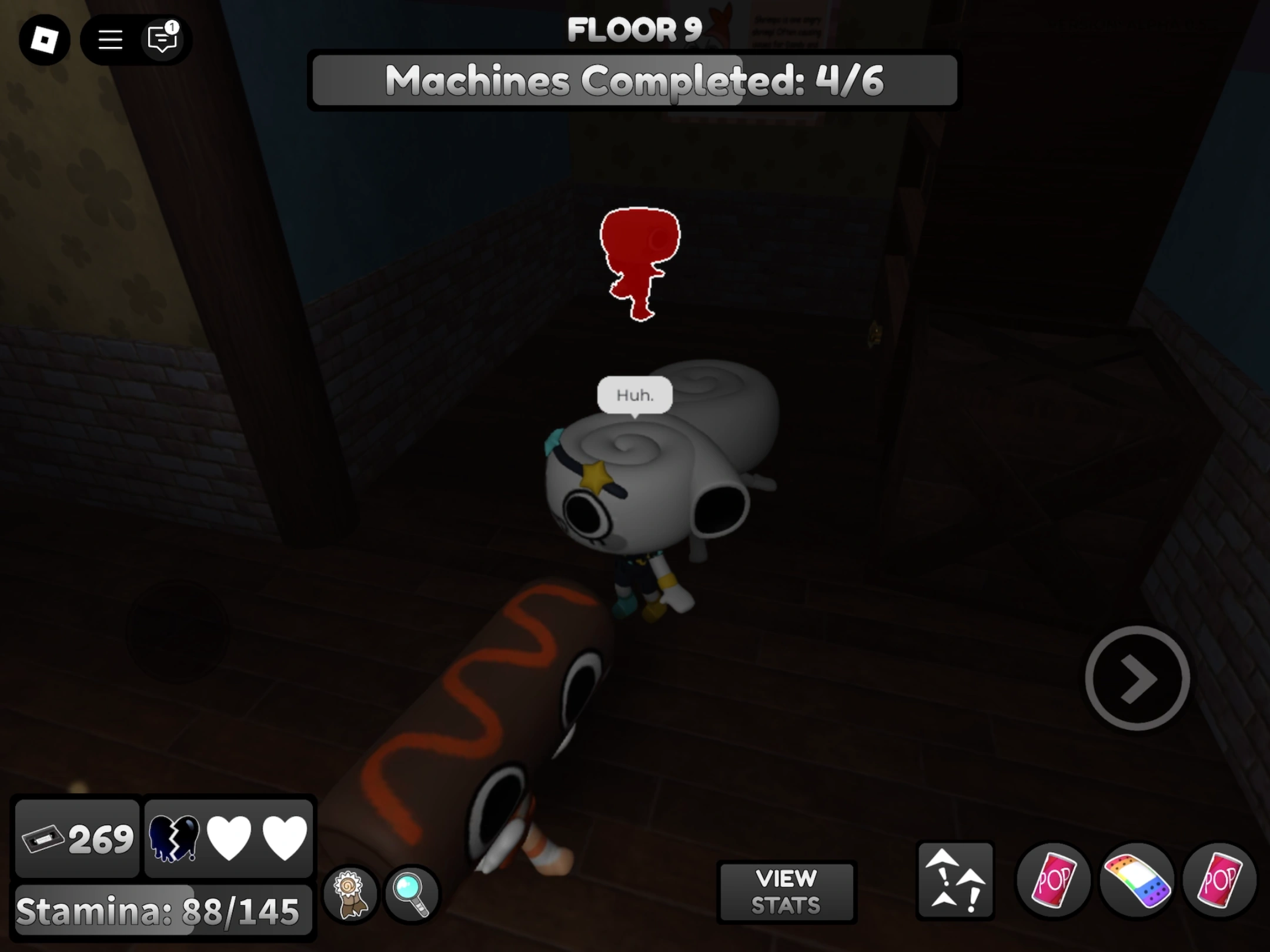The image size is (1270, 952).
Task: Open the emote gestures panel
Action: [x=955, y=879]
